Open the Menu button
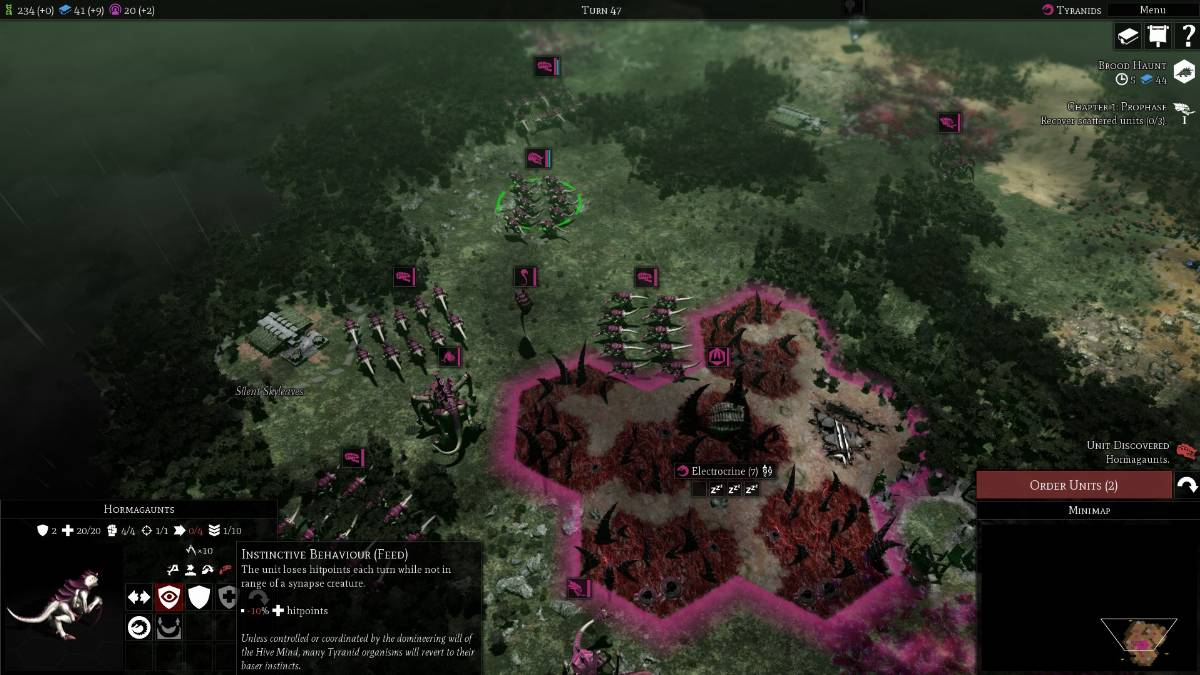This screenshot has height=675, width=1200. 1152,10
